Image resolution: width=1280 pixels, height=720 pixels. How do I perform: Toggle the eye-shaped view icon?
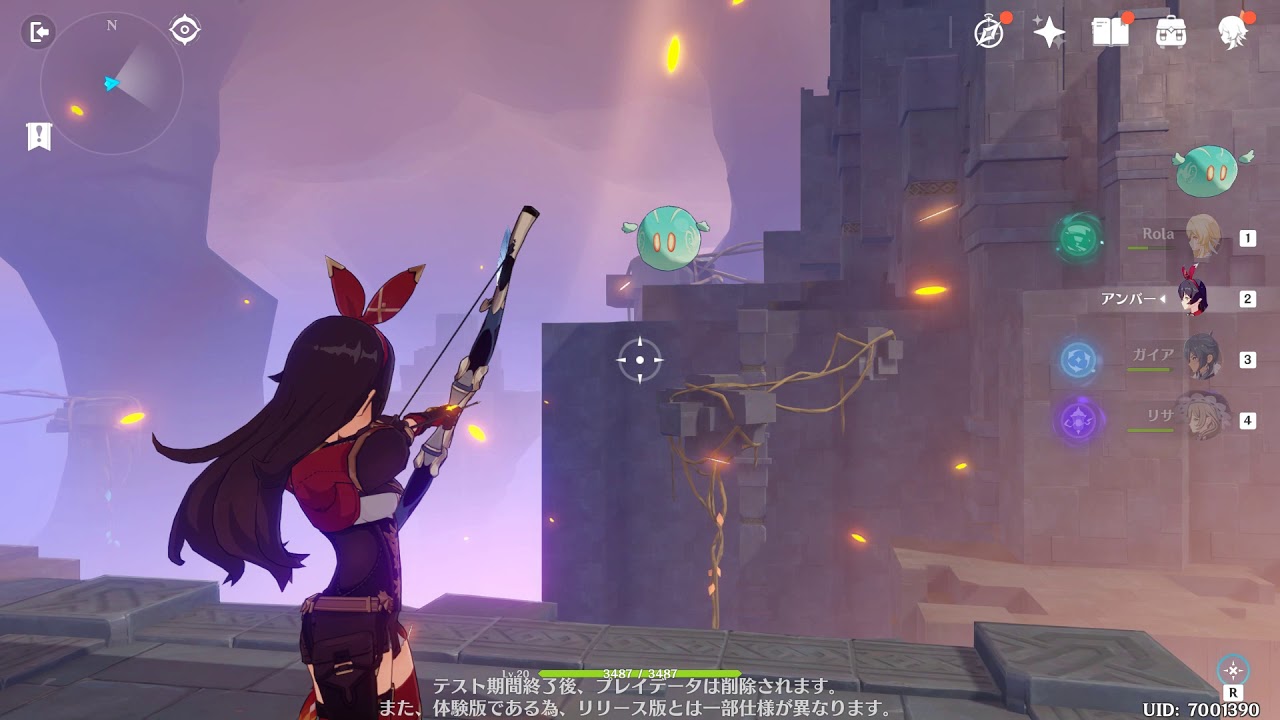tap(185, 30)
